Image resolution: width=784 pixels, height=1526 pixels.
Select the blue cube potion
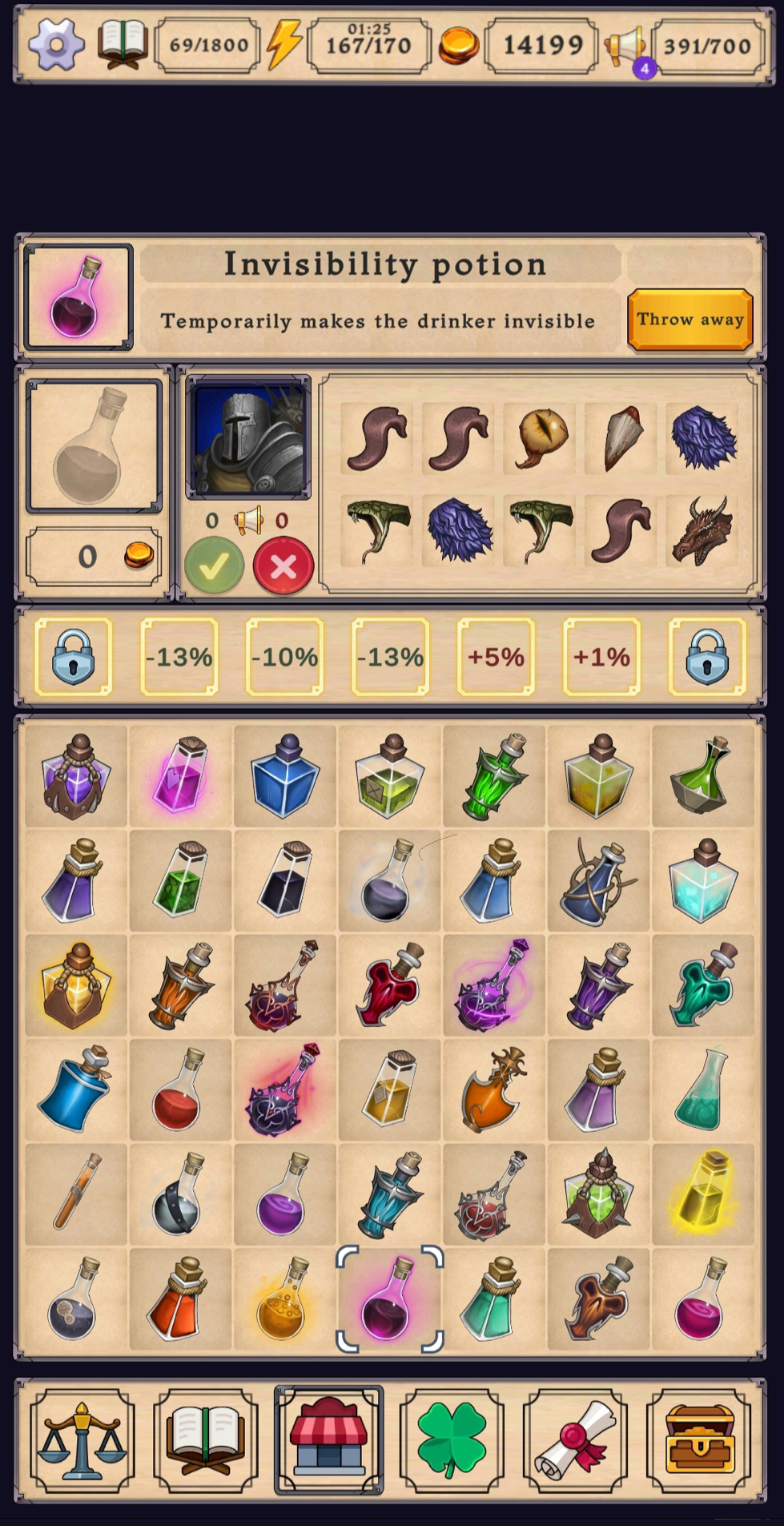284,775
